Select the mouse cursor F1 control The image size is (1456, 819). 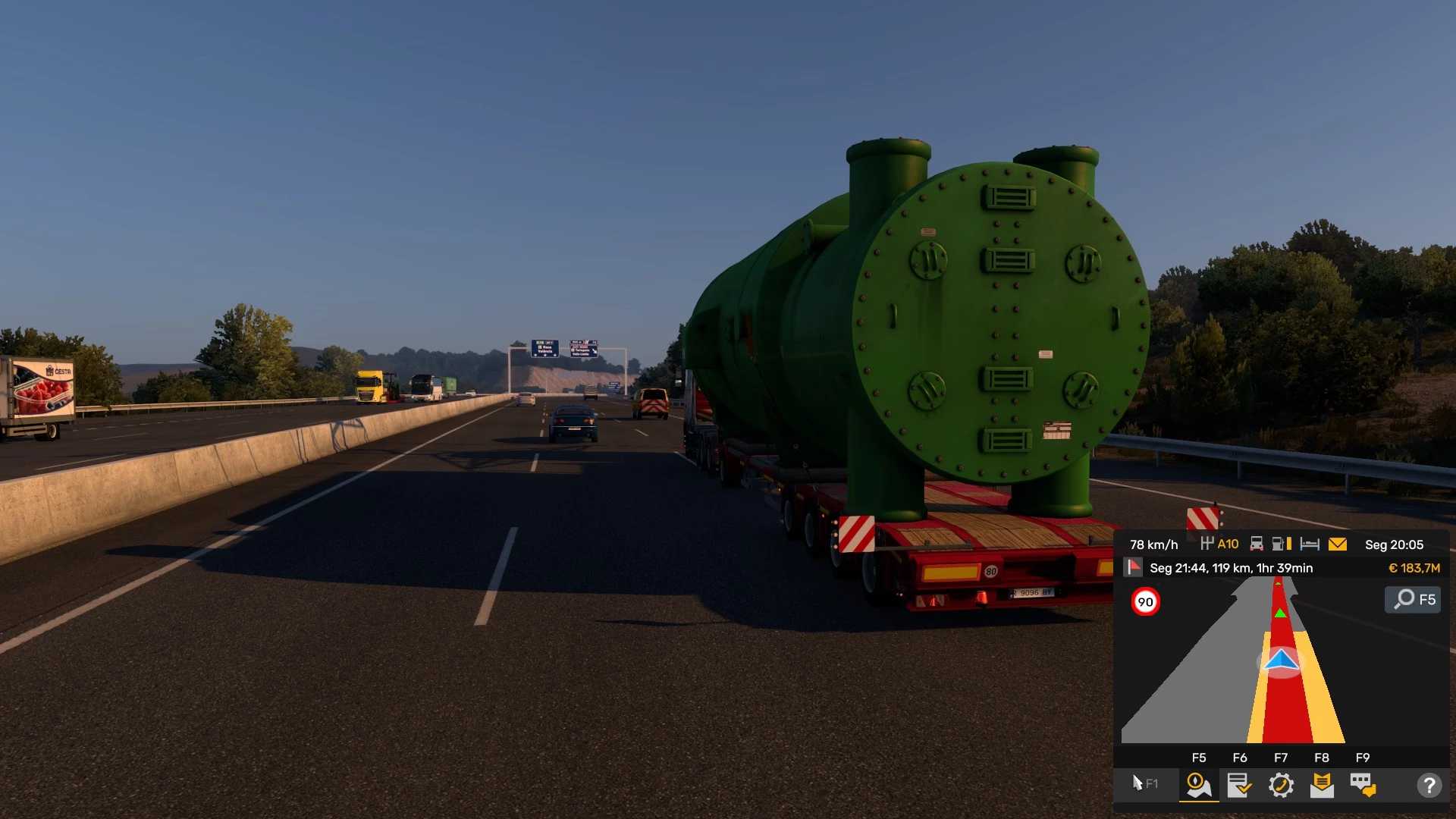(1144, 783)
